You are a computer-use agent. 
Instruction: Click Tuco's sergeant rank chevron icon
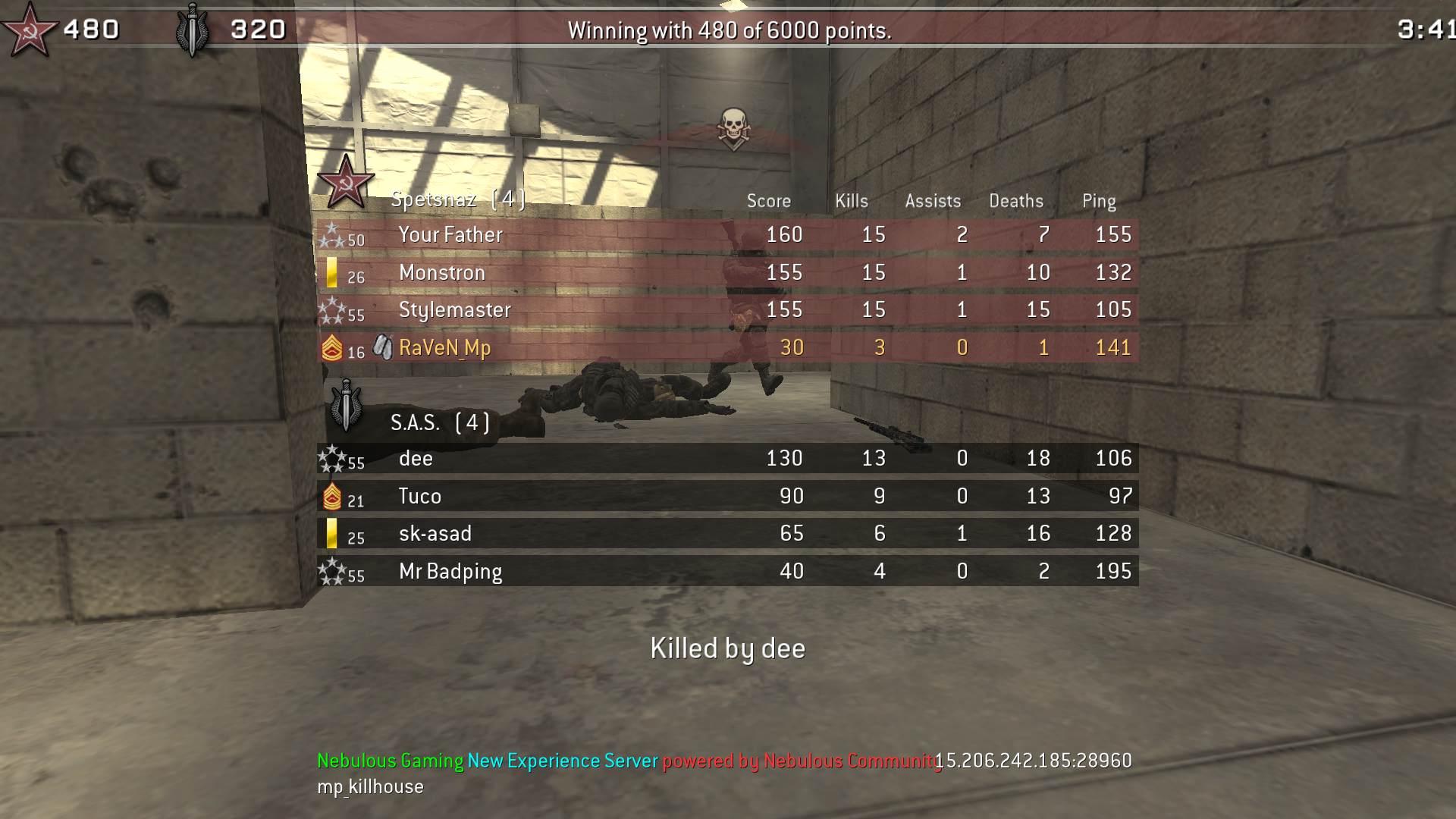tap(334, 495)
